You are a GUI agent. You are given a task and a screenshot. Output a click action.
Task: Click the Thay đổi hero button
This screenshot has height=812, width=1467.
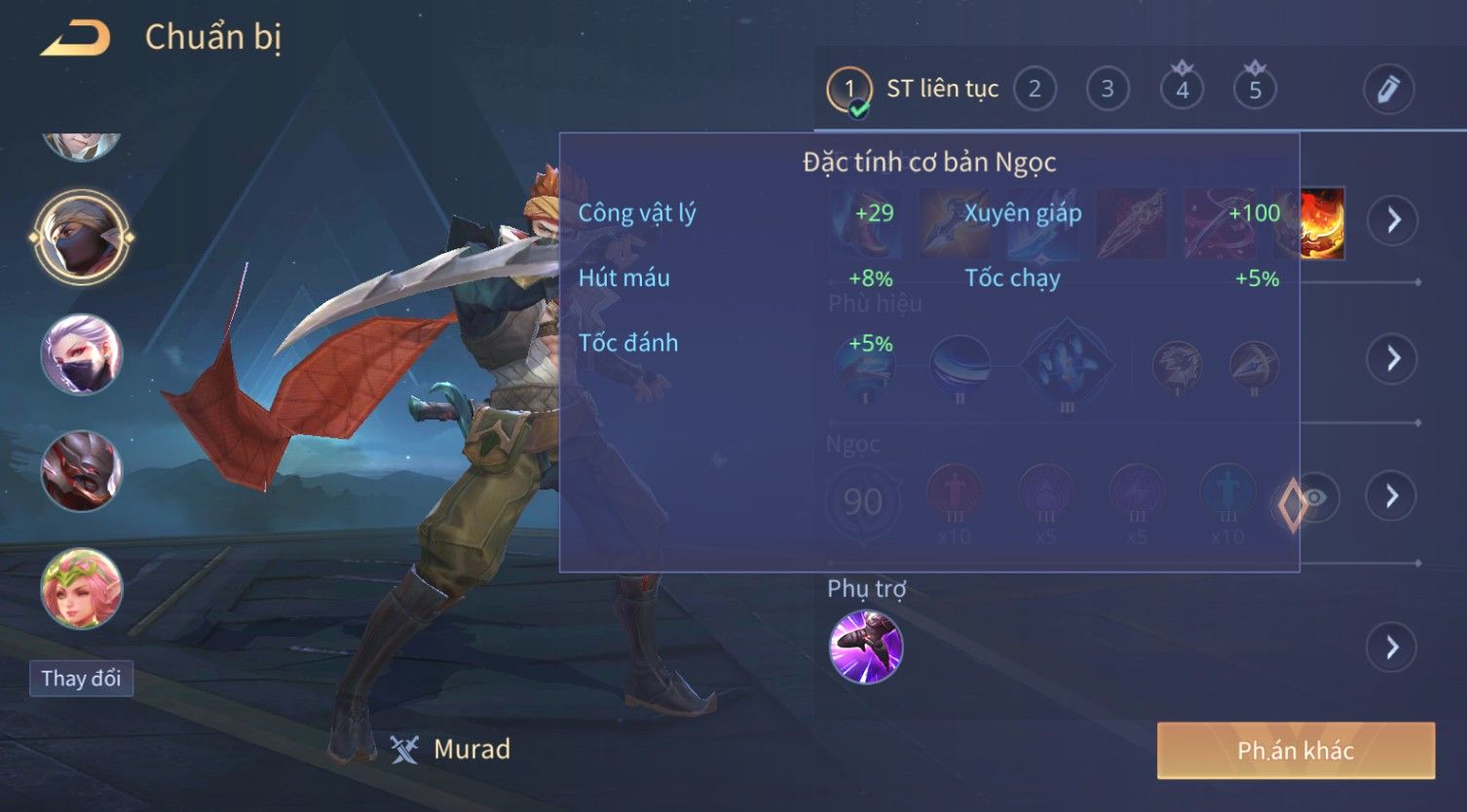(x=82, y=678)
